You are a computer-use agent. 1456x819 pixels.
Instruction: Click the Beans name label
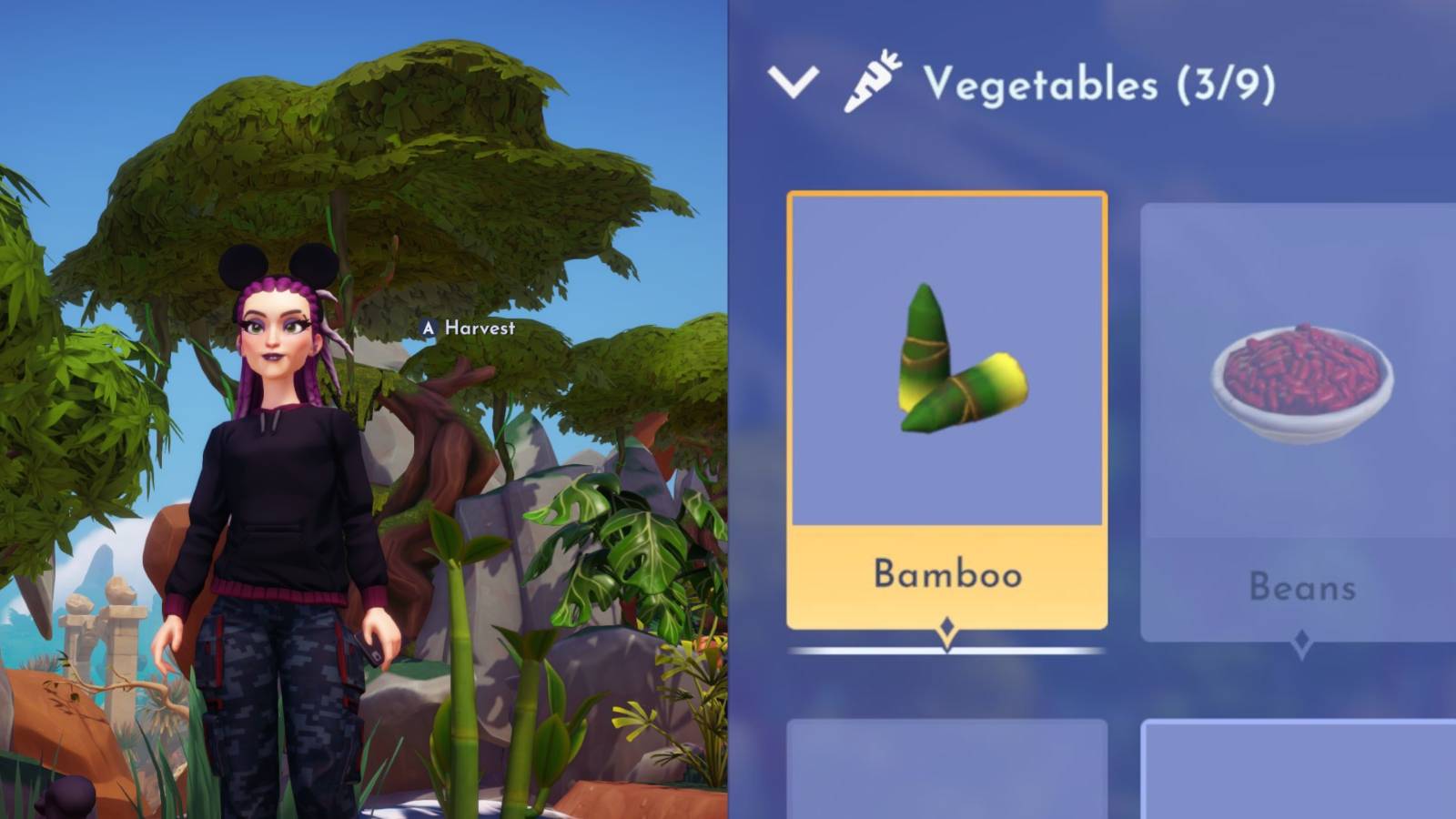(1301, 587)
